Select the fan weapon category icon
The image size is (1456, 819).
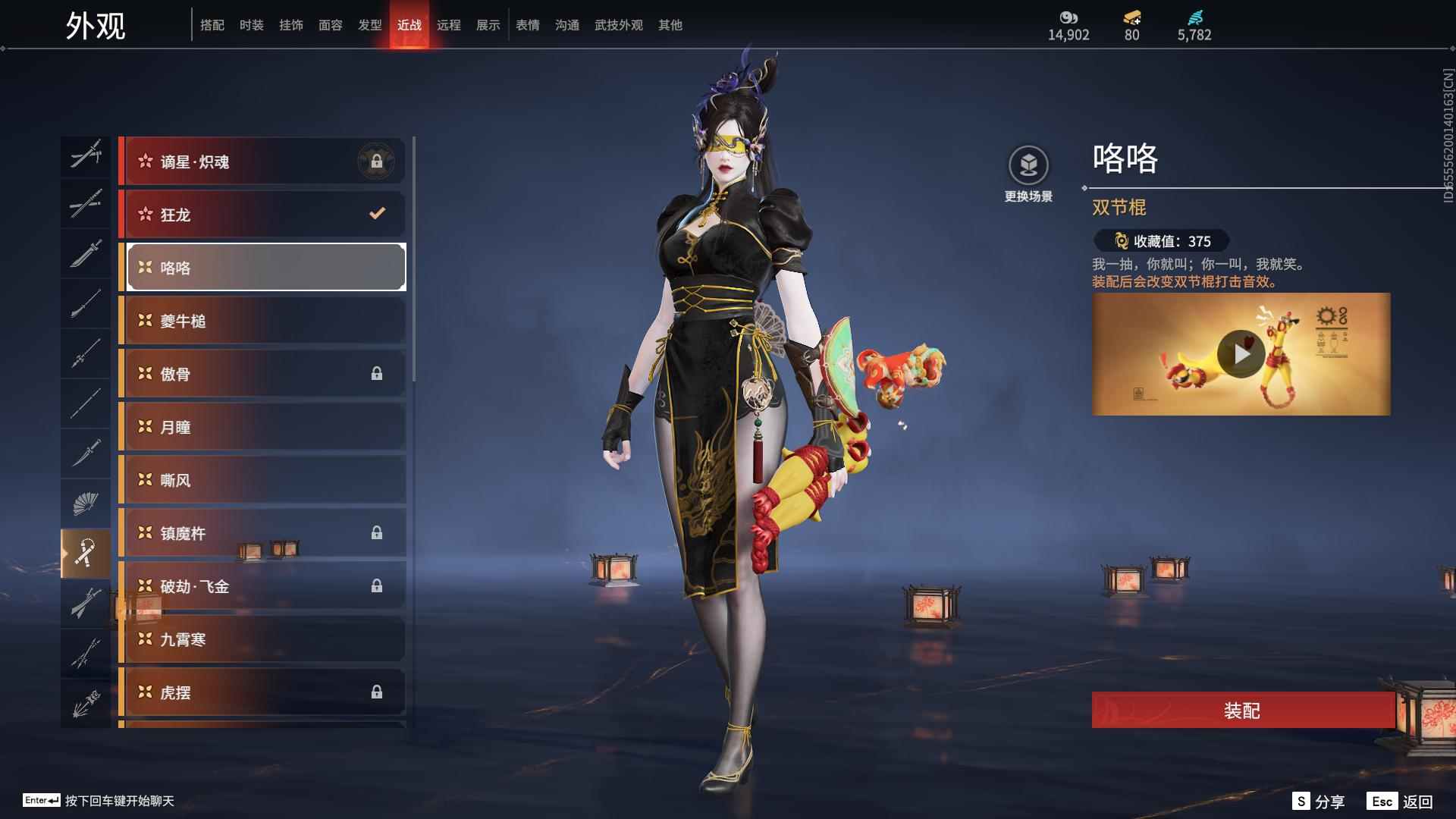click(86, 502)
